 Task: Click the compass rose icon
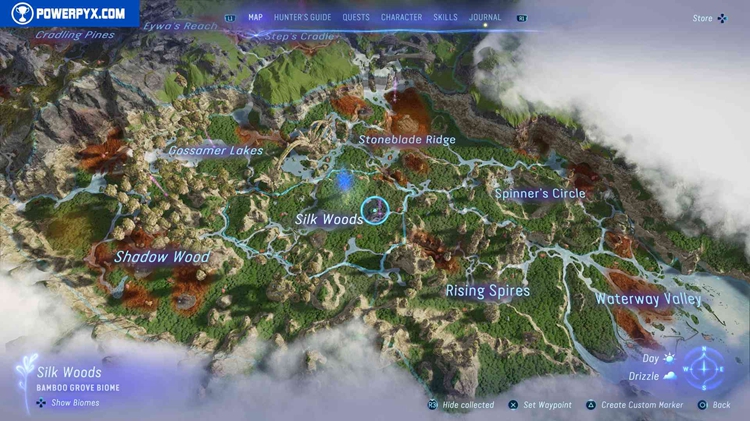(705, 368)
